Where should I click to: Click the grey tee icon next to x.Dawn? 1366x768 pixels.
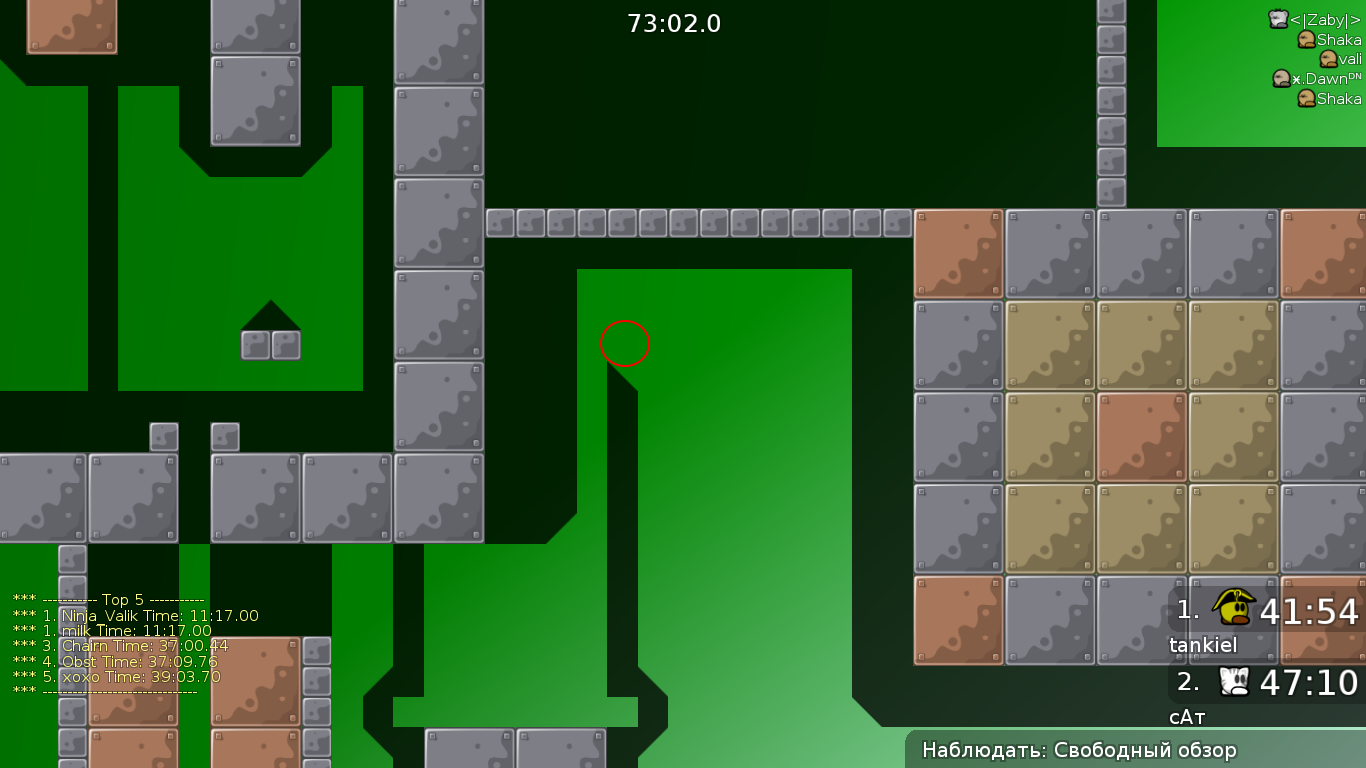[1282, 79]
